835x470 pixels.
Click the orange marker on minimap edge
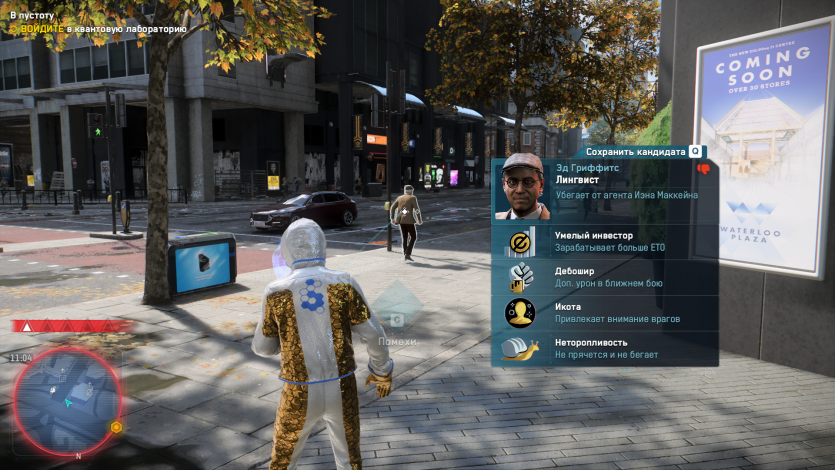116,427
